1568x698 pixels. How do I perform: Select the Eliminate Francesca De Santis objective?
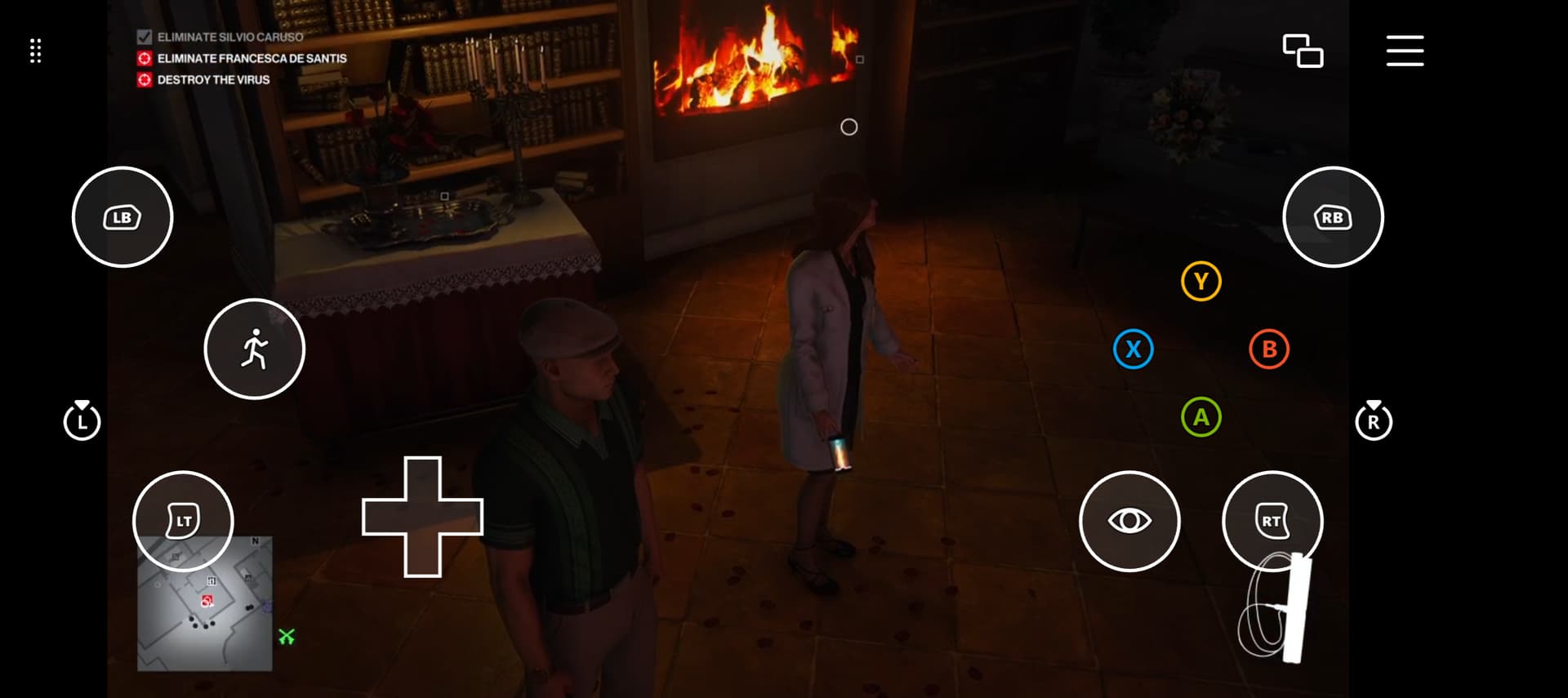coord(252,59)
